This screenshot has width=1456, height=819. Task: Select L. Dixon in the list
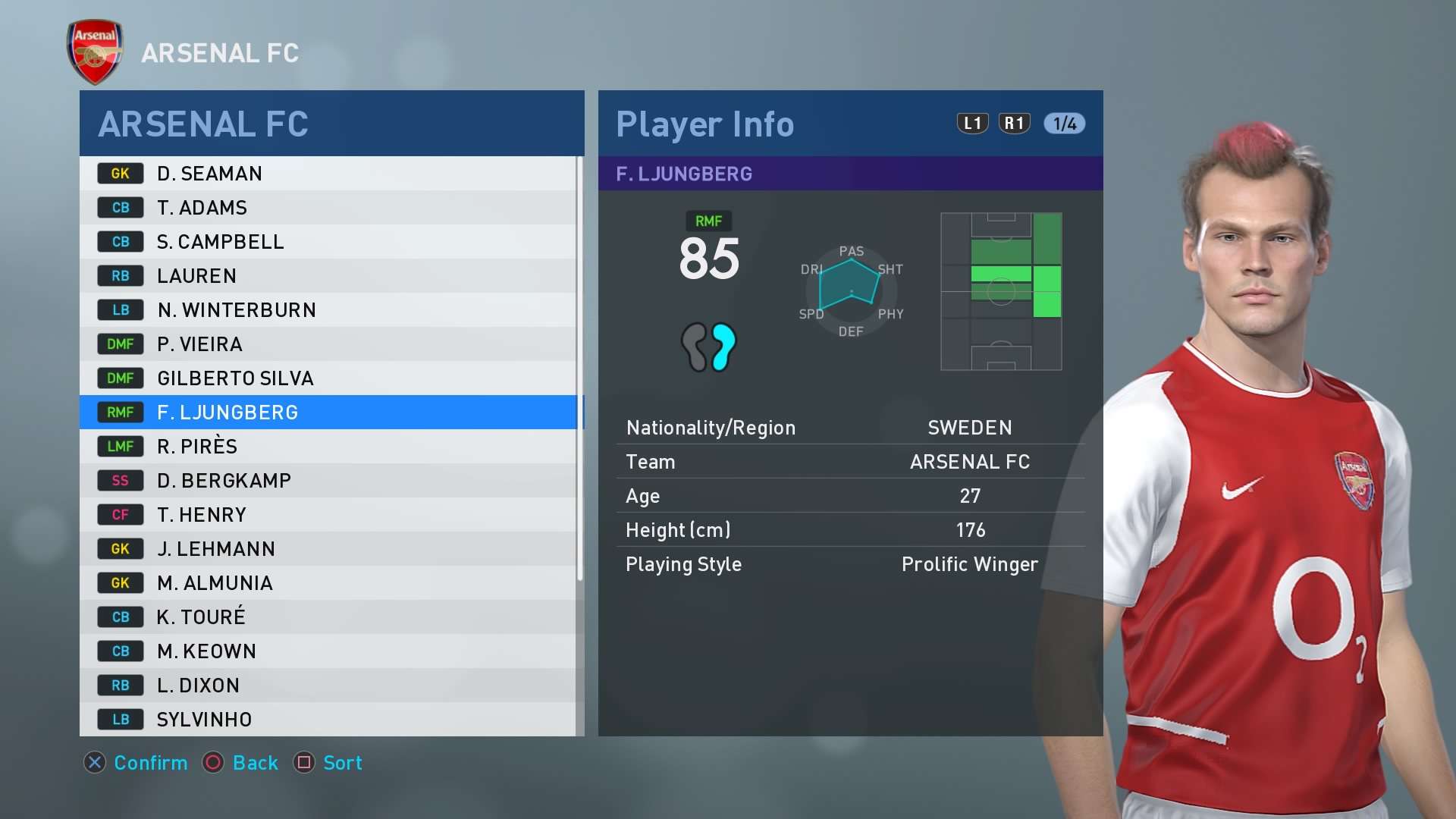click(328, 686)
